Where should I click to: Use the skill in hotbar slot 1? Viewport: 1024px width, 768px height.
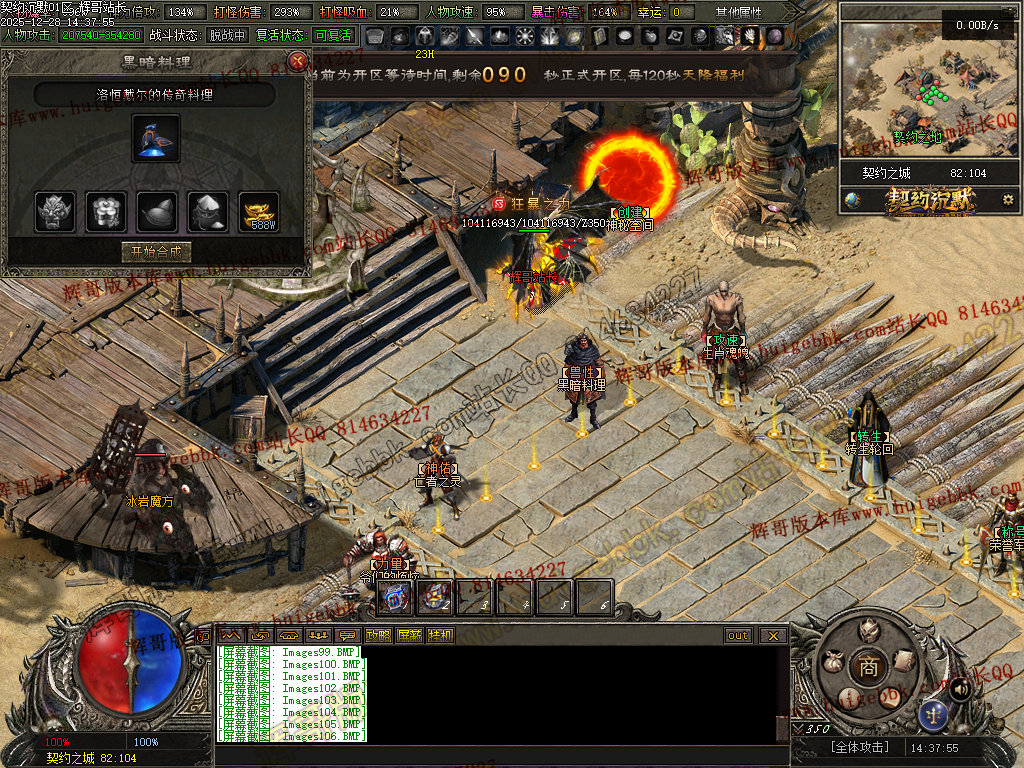click(x=396, y=597)
